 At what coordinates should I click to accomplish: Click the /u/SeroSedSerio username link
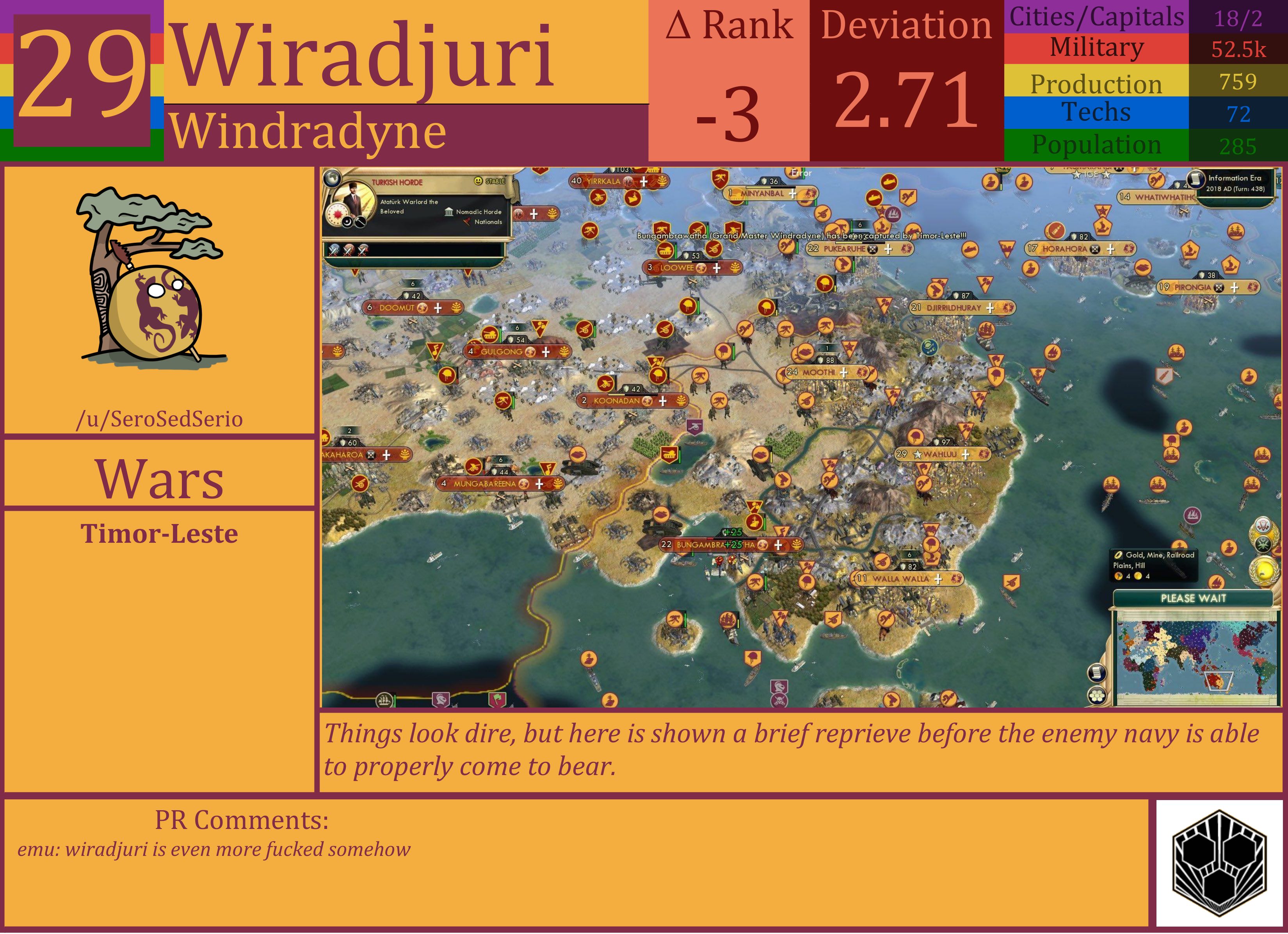tap(160, 419)
